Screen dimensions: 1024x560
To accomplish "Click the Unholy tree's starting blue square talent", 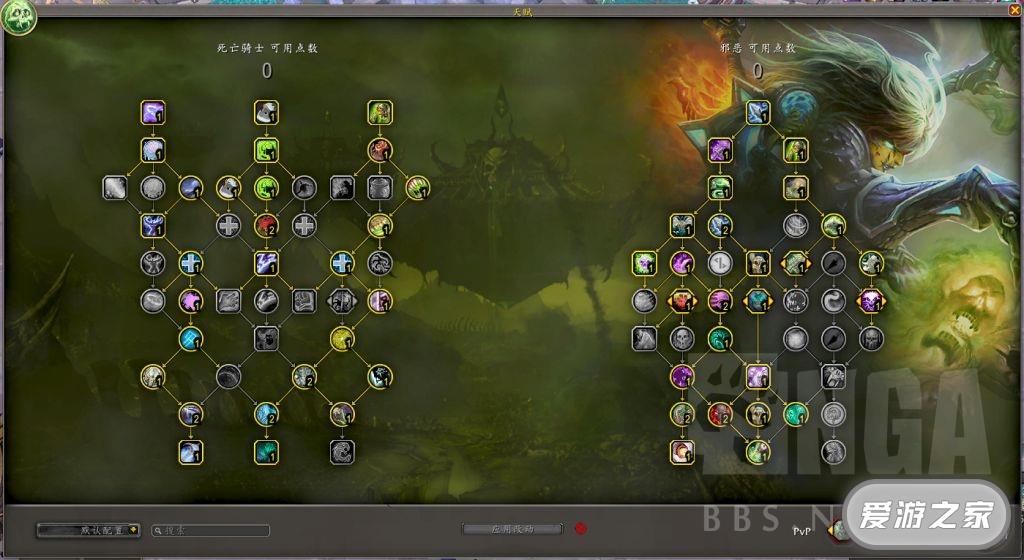I will 757,112.
